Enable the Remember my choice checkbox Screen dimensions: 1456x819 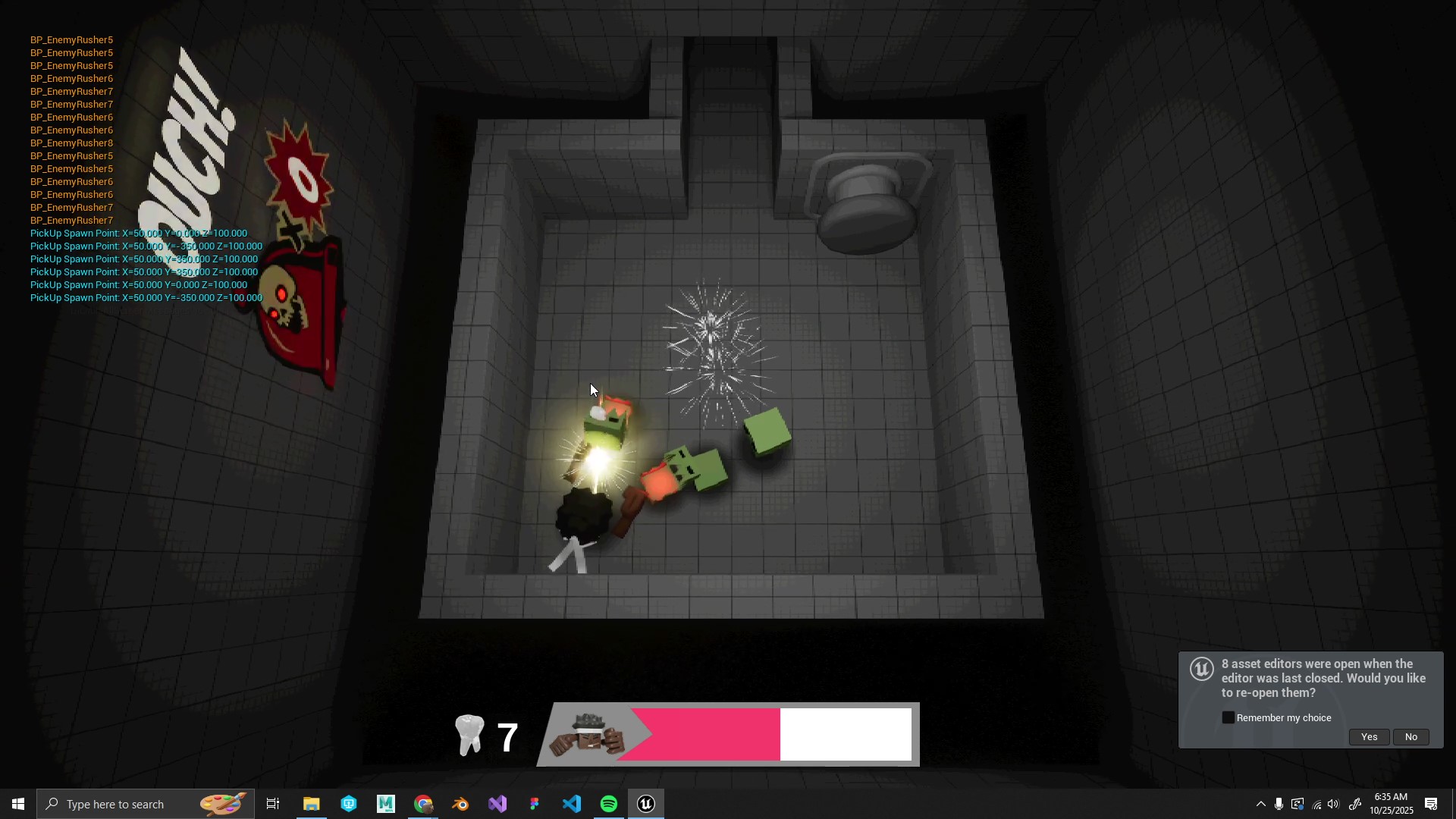pos(1228,717)
